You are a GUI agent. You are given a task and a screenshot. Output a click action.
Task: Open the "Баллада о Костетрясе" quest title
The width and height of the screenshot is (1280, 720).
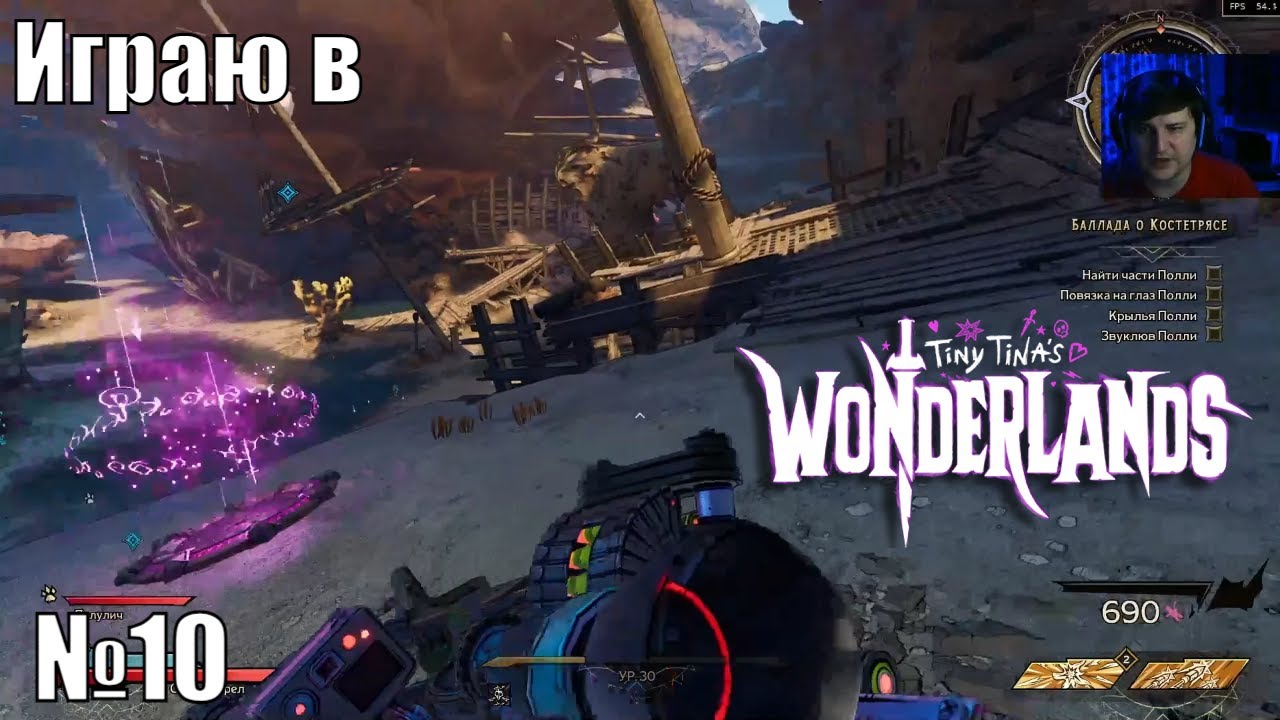[1150, 225]
